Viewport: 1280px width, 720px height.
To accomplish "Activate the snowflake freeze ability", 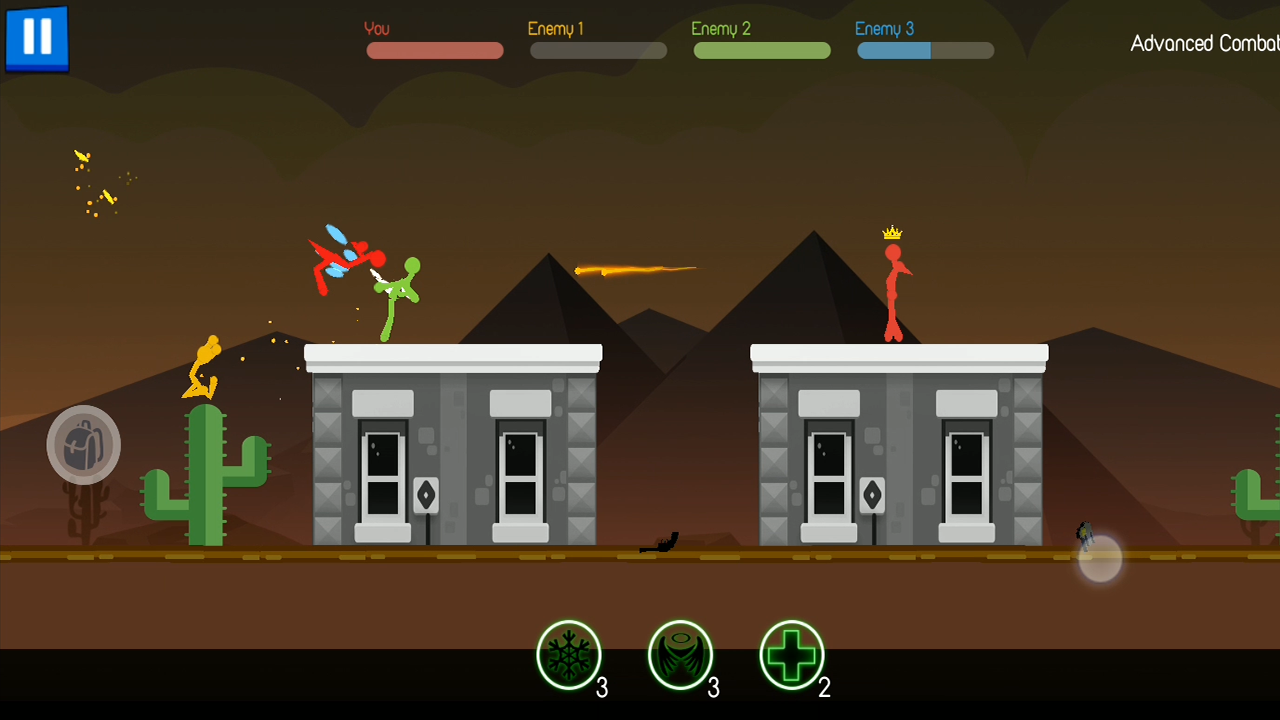I will pos(569,655).
